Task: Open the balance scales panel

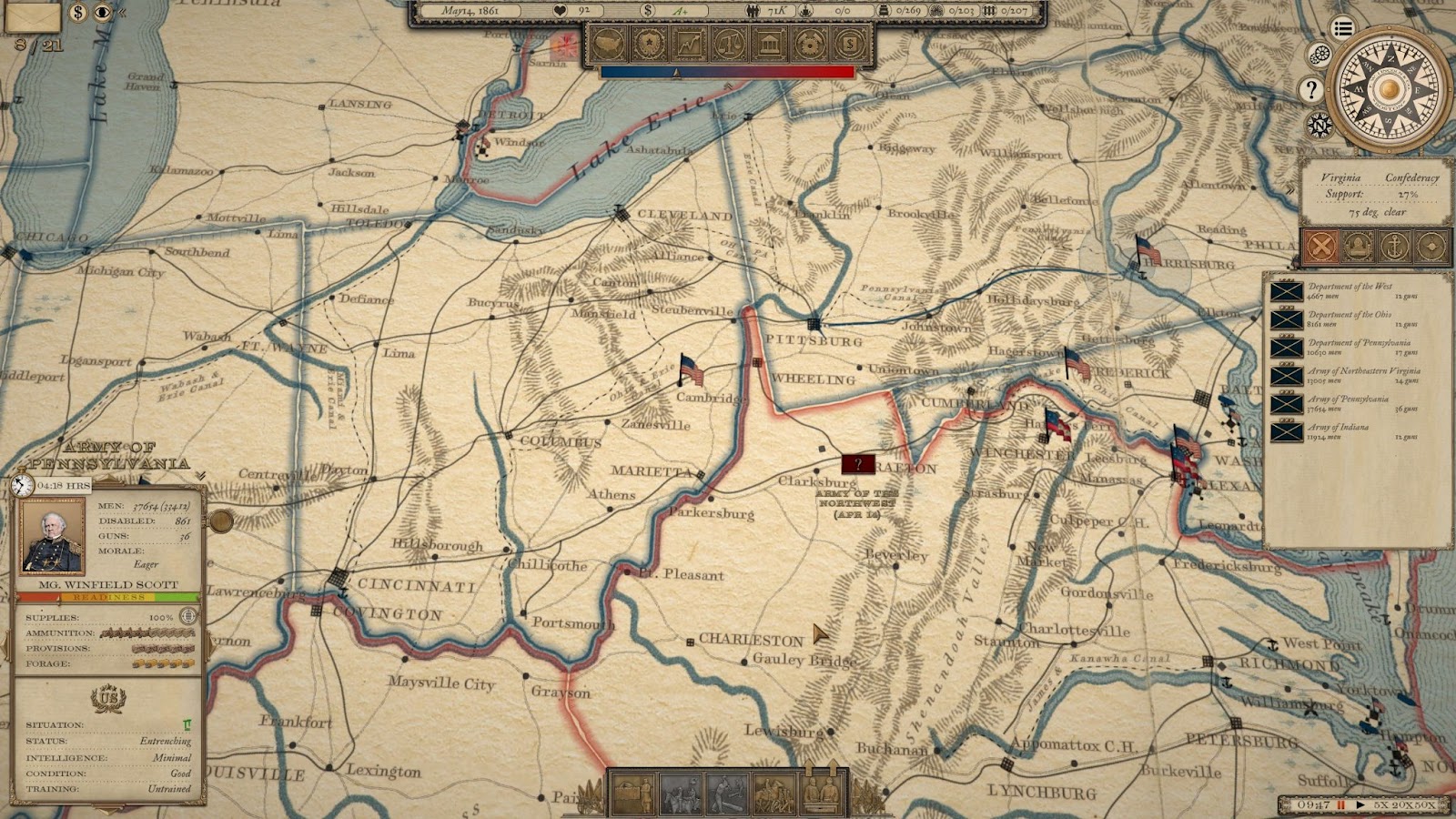Action: click(x=729, y=43)
